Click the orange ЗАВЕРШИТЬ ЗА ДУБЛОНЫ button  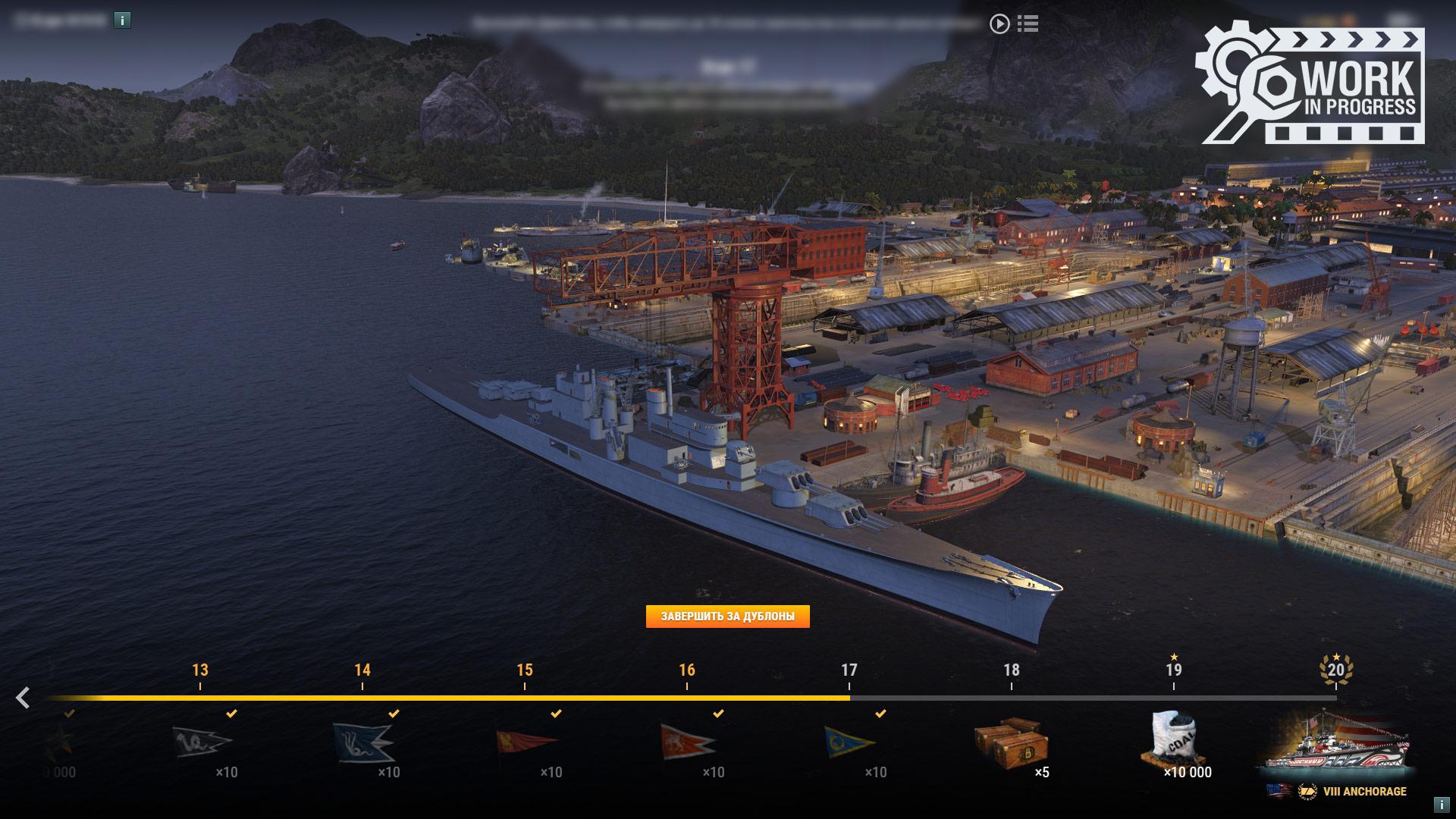[727, 617]
